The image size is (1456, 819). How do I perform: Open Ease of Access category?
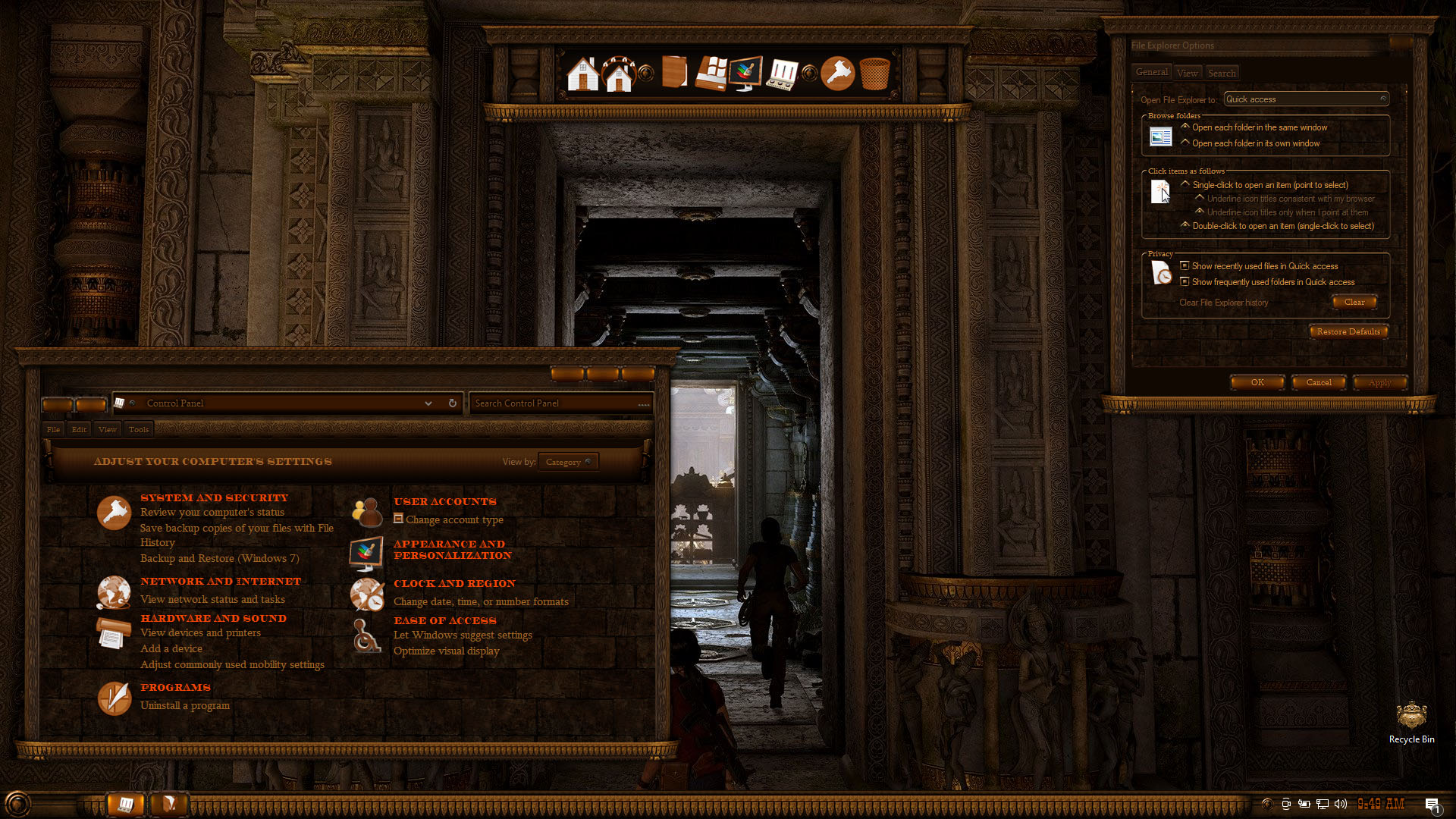tap(444, 621)
